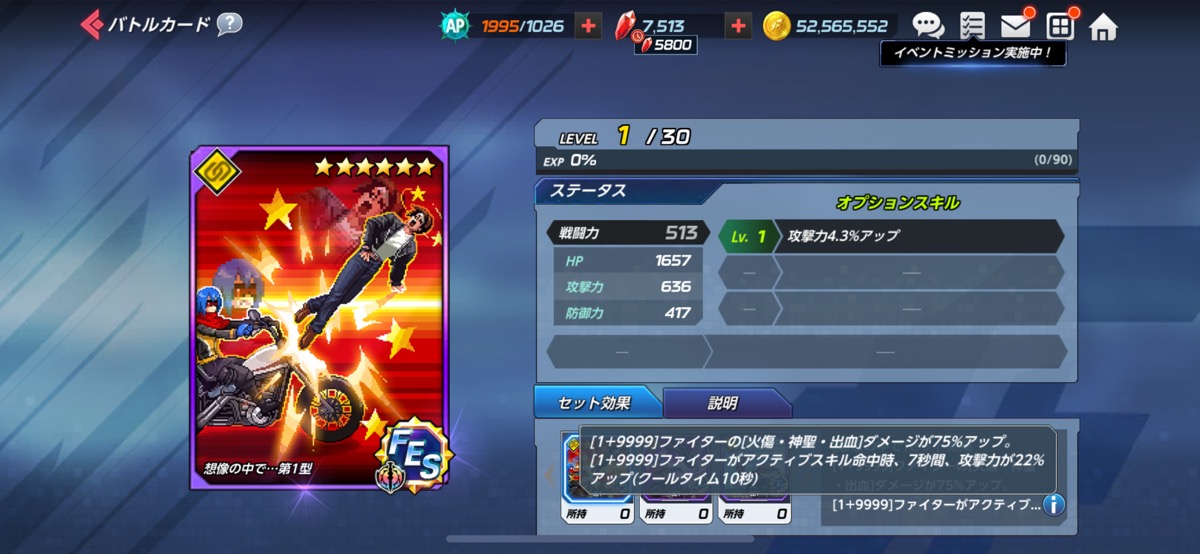Select the Lv. 1 attack option skill
The image size is (1200, 554).
[x=890, y=237]
